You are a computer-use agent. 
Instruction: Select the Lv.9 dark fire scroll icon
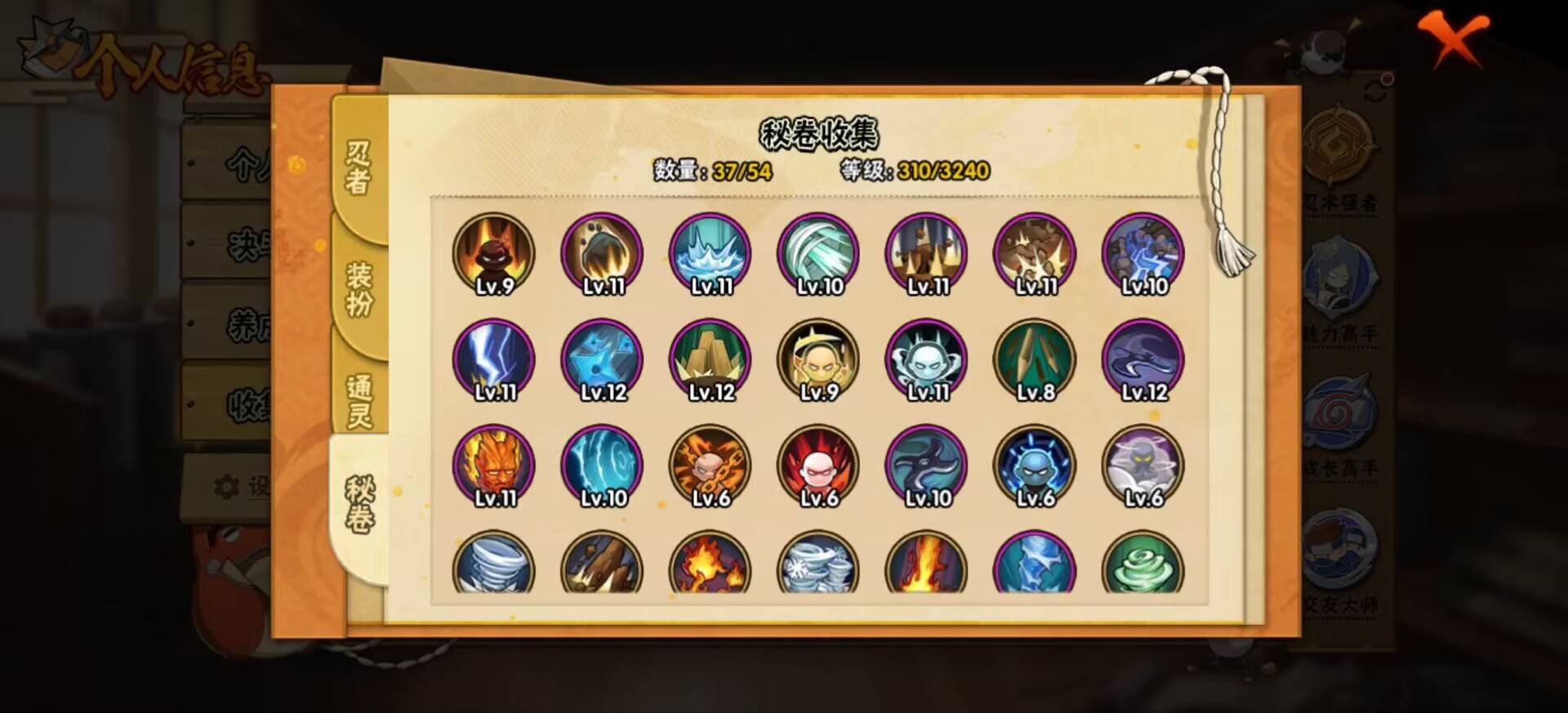click(x=492, y=253)
